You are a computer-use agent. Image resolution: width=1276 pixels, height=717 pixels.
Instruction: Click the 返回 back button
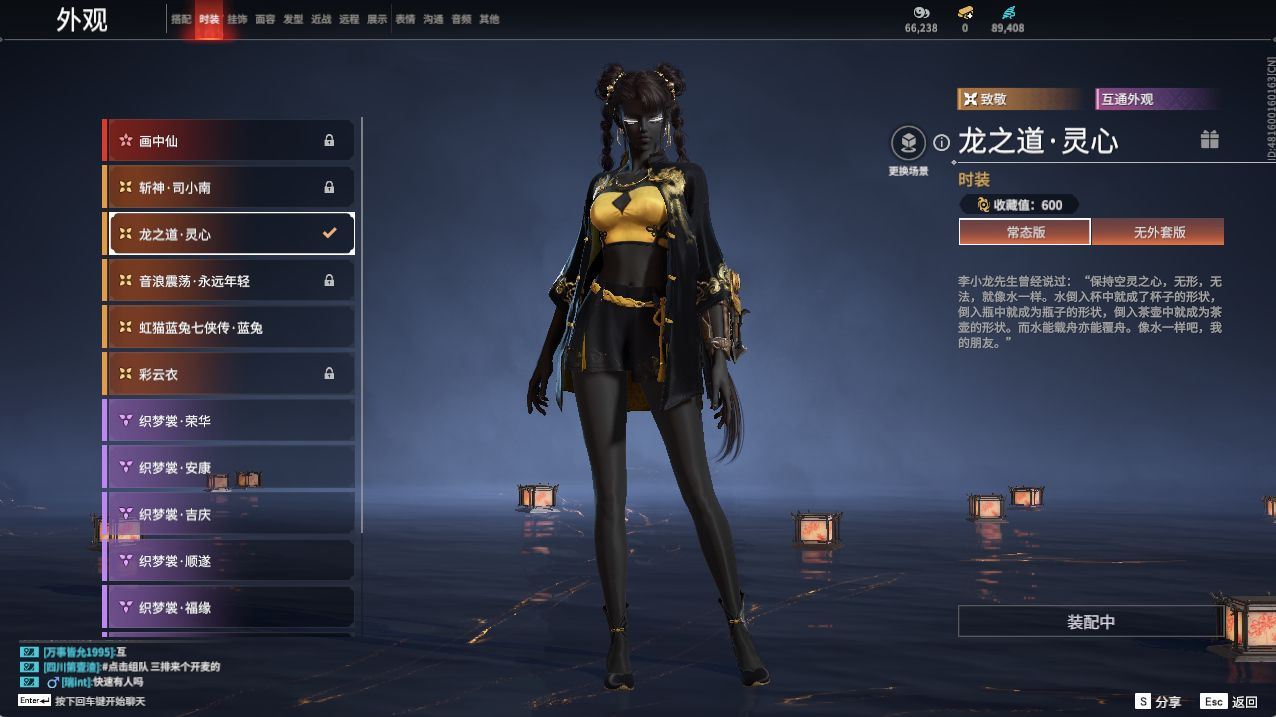click(x=1231, y=702)
